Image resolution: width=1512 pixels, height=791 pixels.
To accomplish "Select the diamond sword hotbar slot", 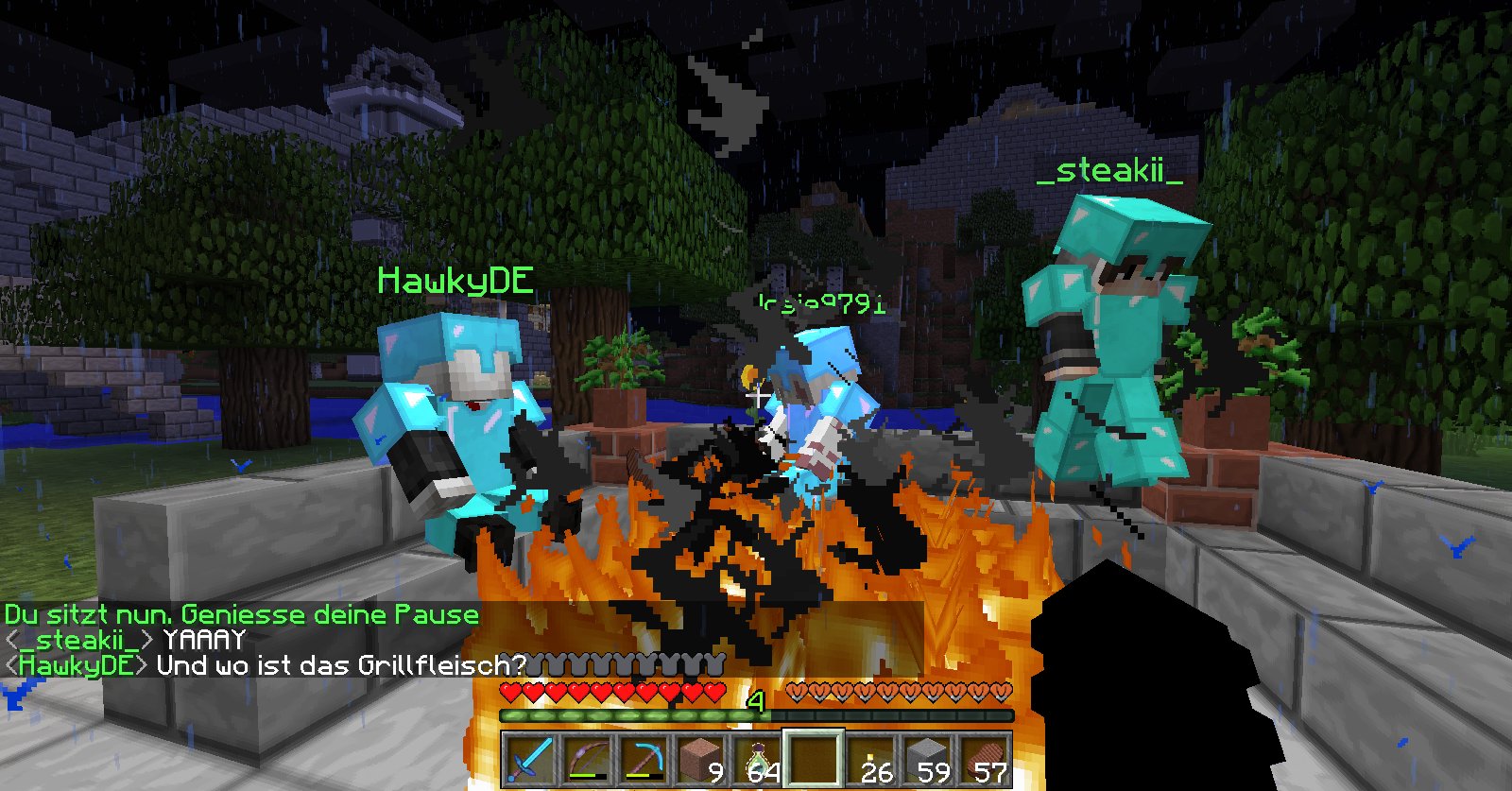I will coord(530,759).
